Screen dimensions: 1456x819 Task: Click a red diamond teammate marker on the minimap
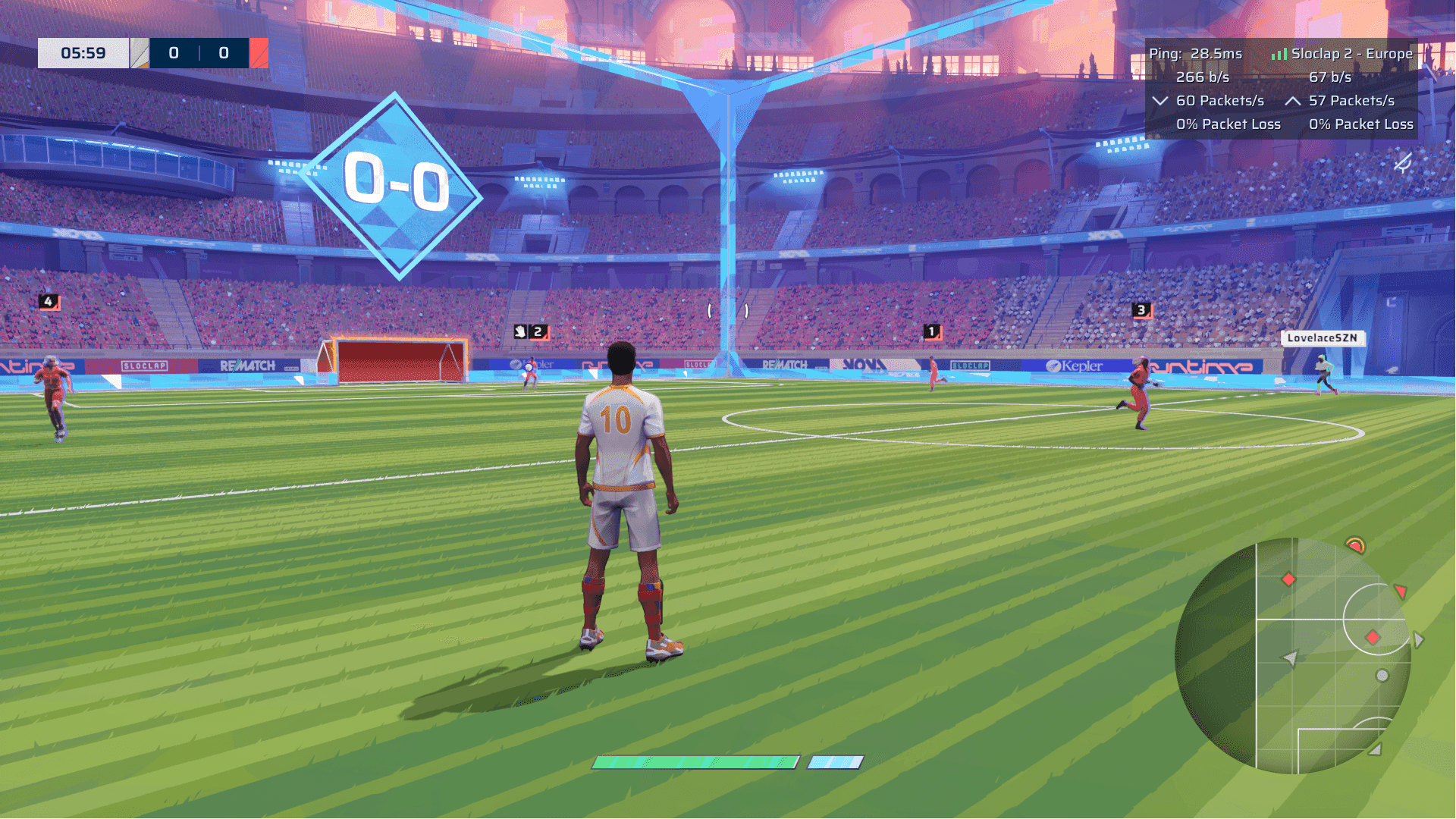coord(1288,578)
